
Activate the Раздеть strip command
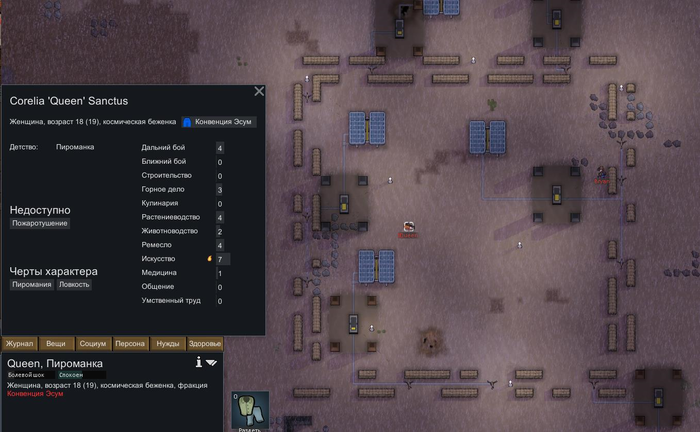(x=251, y=411)
